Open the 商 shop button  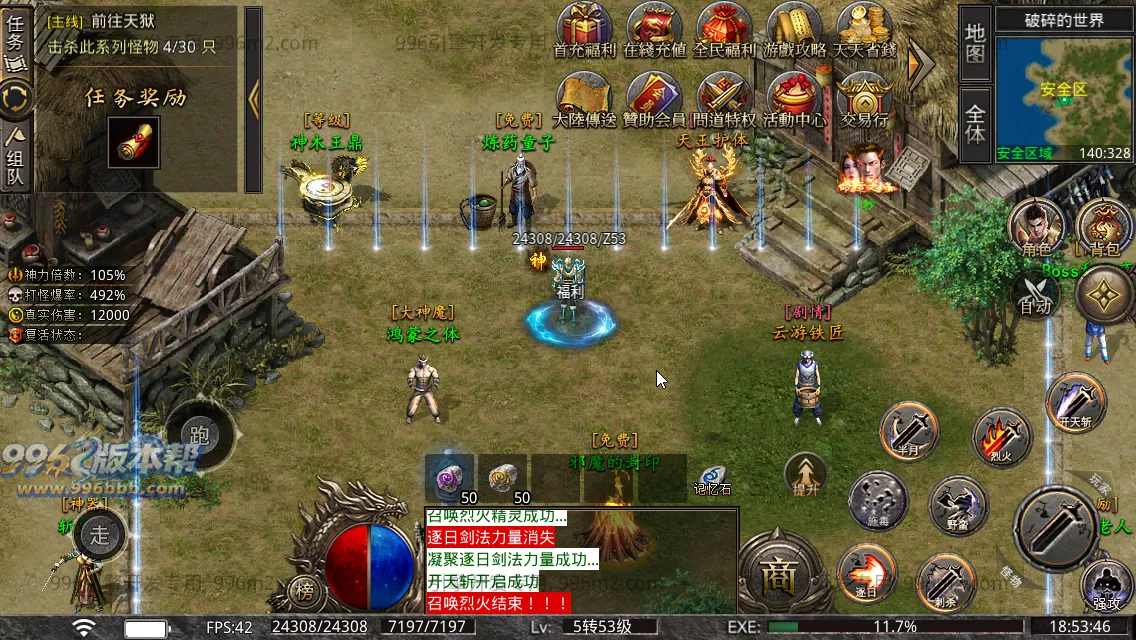point(776,574)
